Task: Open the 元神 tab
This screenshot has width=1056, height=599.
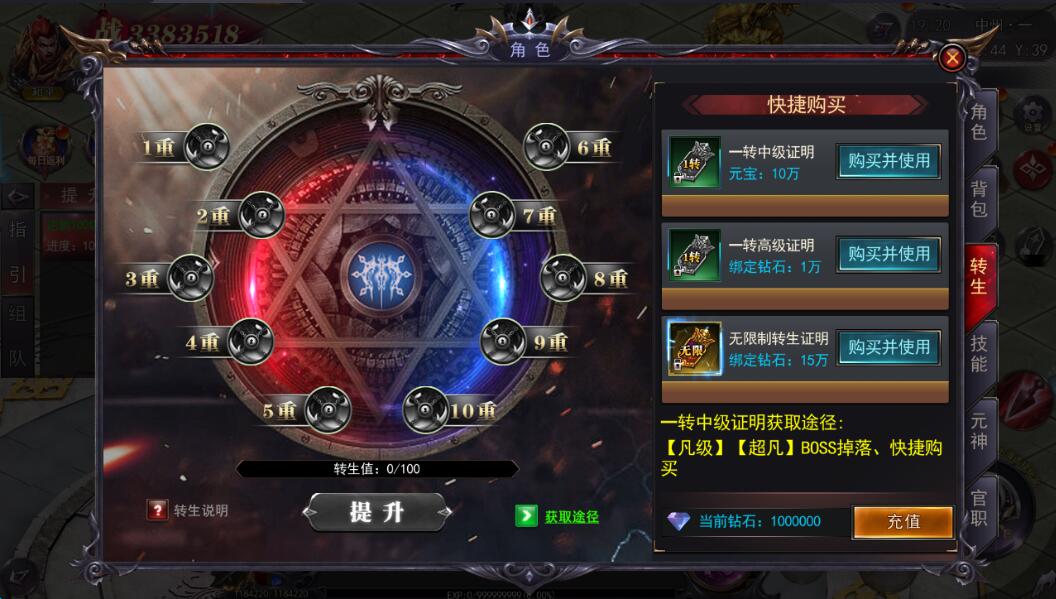Action: [x=978, y=430]
